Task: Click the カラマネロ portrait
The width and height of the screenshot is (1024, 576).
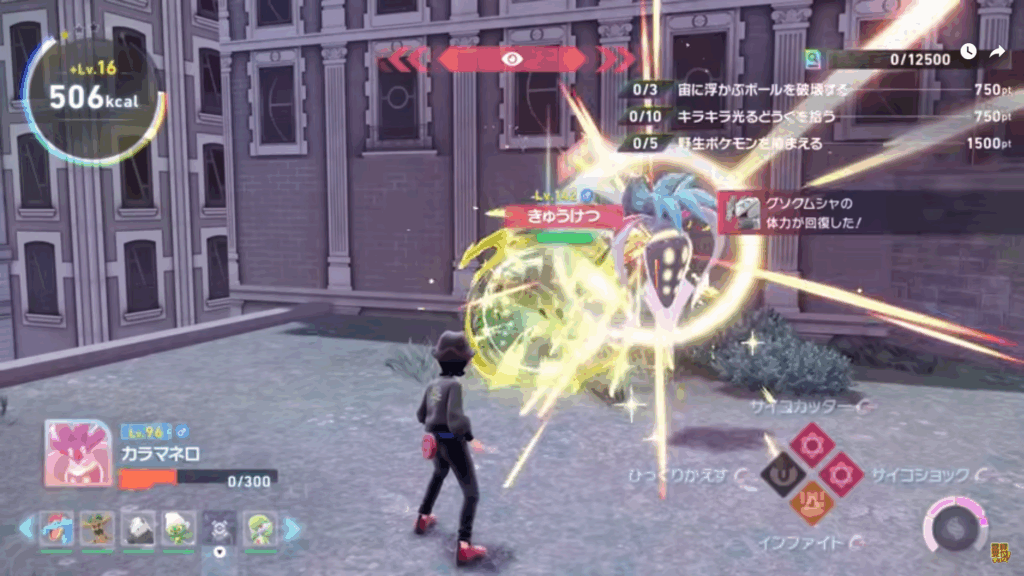Action: [78, 454]
